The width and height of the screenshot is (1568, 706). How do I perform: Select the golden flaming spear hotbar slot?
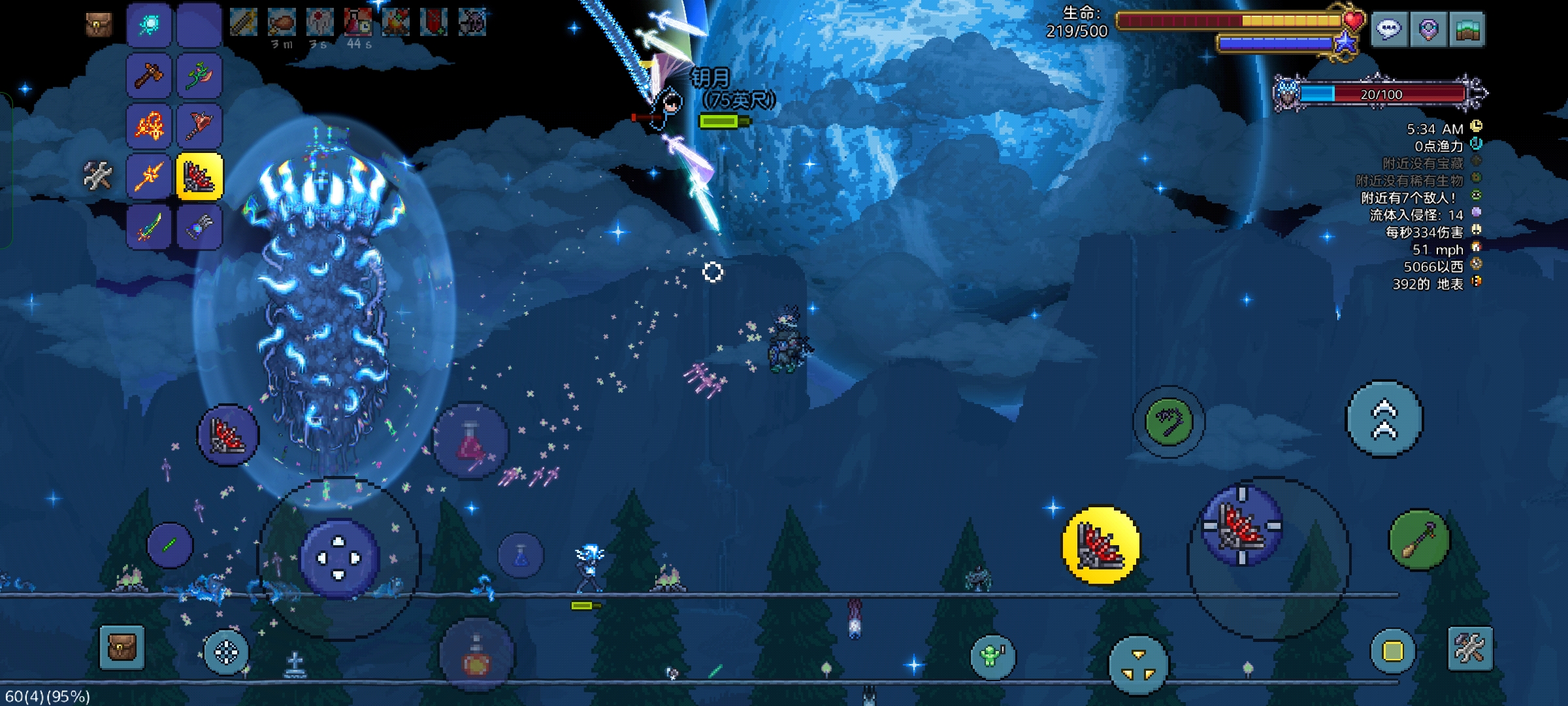pos(149,176)
